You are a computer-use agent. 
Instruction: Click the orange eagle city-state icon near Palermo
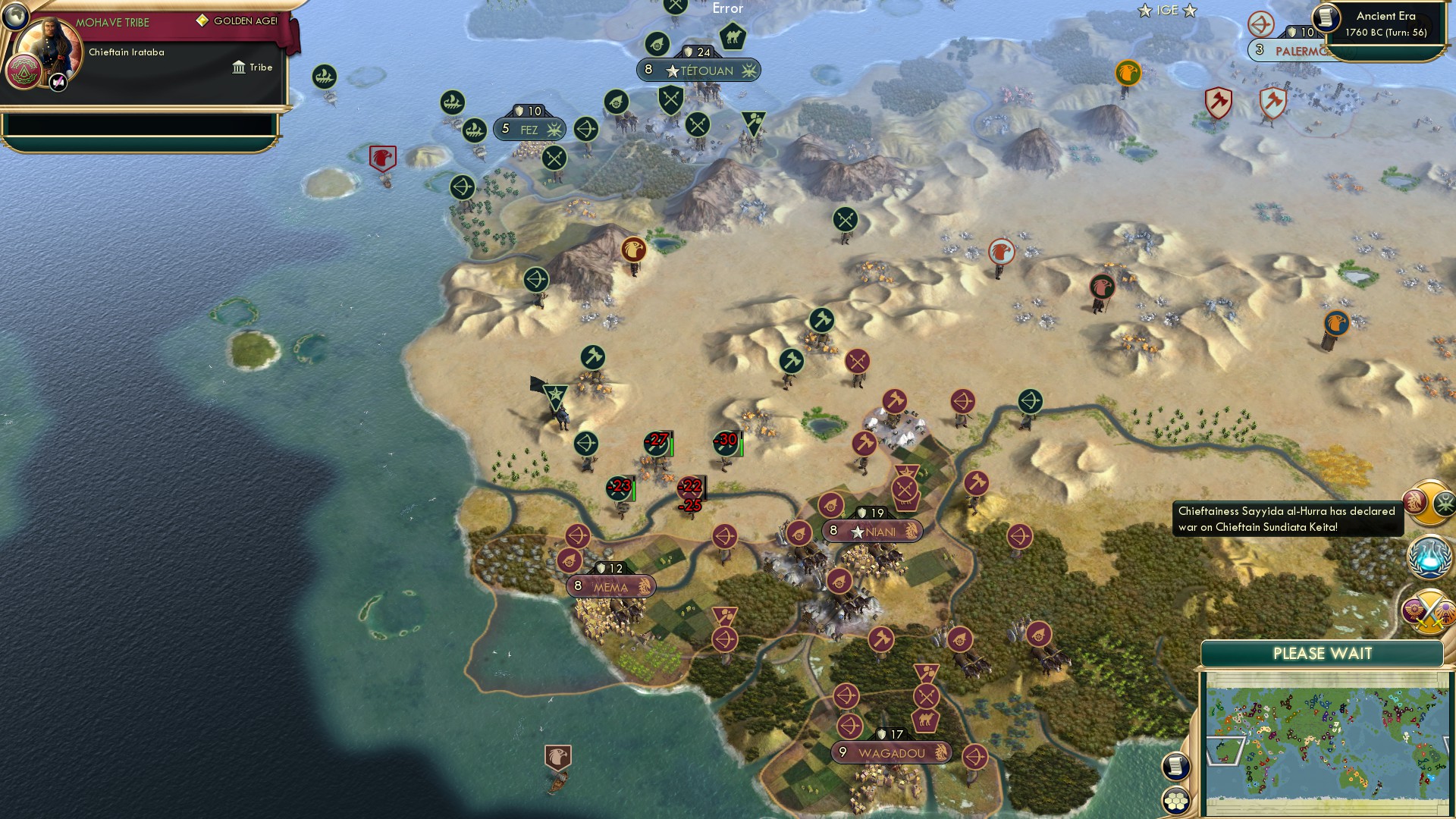point(1127,73)
